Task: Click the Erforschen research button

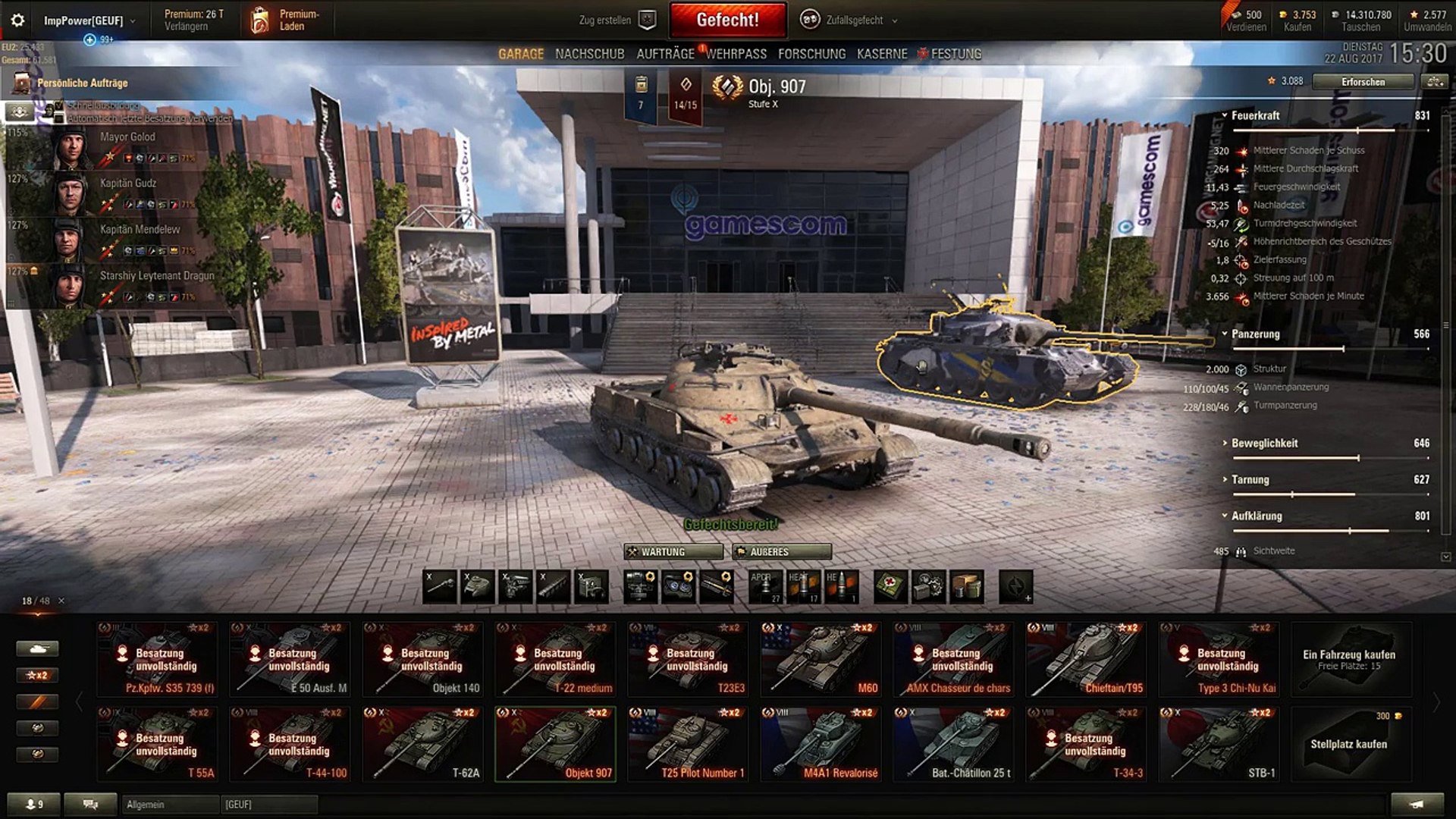Action: click(x=1363, y=82)
